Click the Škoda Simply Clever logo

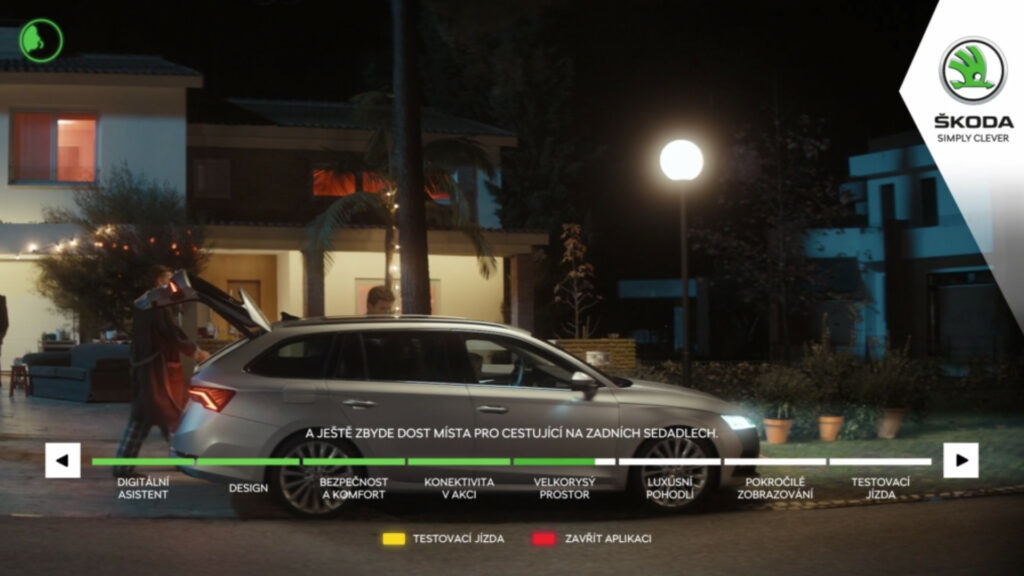tap(973, 90)
